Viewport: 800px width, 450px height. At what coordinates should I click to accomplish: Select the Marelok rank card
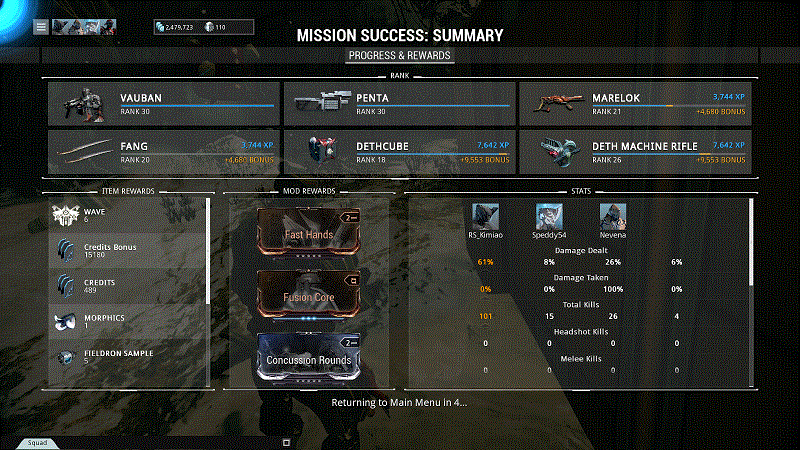point(634,103)
